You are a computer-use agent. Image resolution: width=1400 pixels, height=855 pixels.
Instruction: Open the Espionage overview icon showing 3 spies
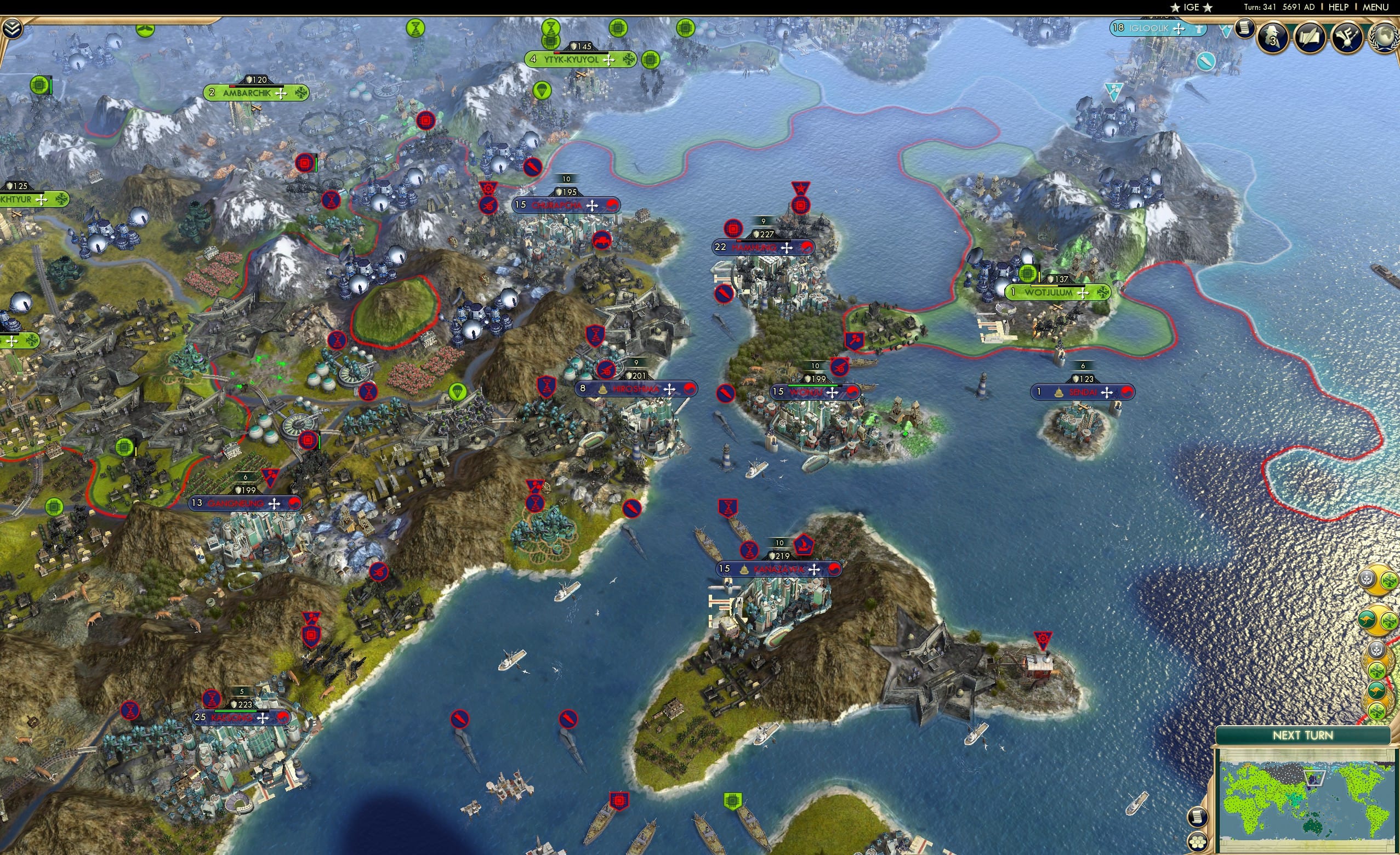coord(1273,37)
